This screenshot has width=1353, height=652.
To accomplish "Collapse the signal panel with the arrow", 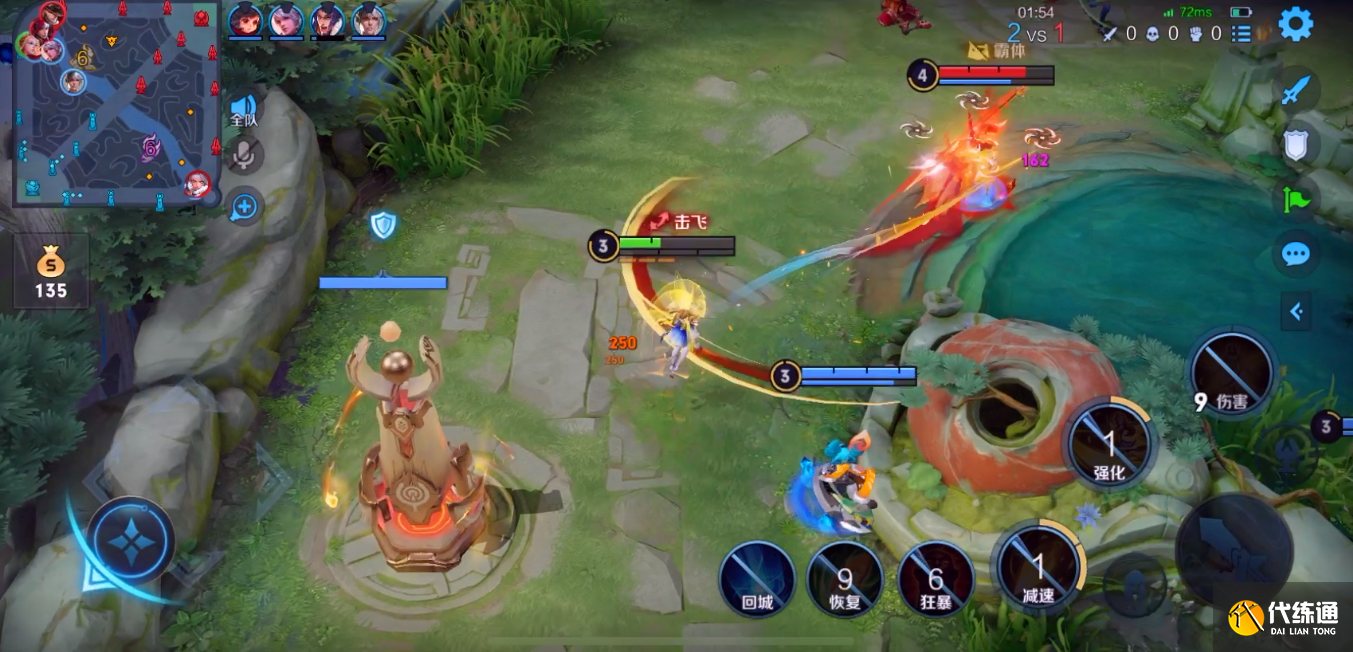I will pos(1296,312).
